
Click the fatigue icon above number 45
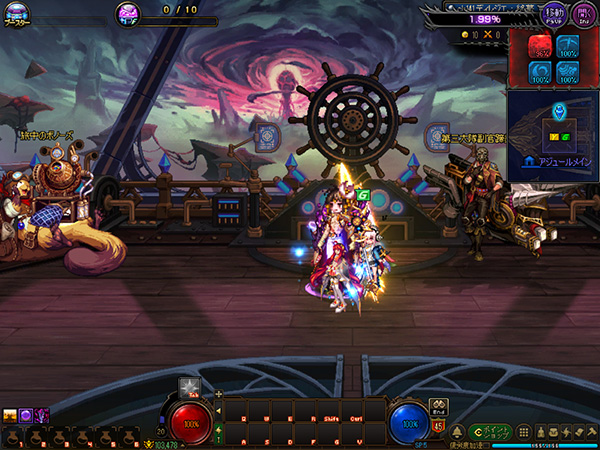pos(438,406)
